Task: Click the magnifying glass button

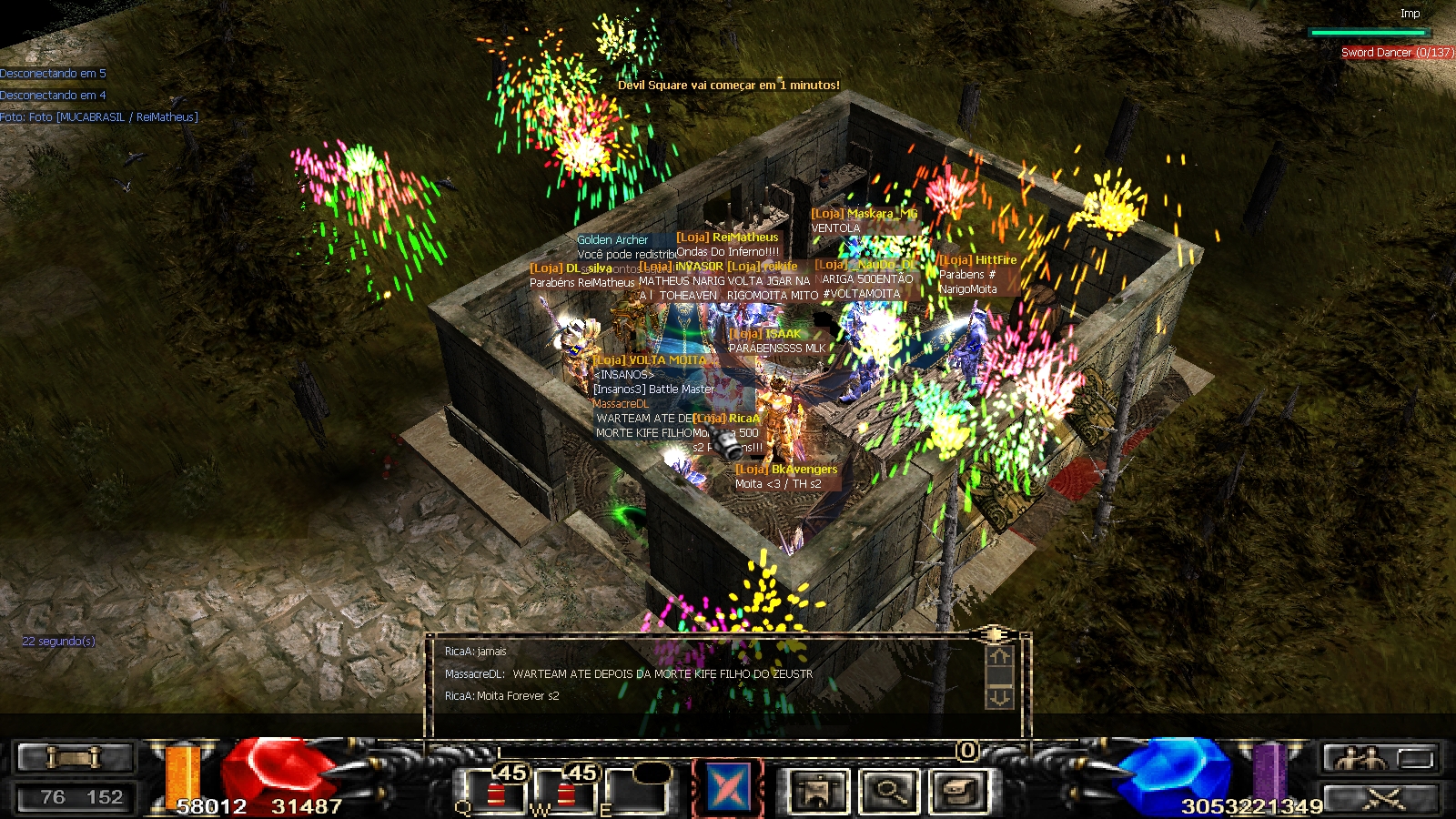Action: 888,791
